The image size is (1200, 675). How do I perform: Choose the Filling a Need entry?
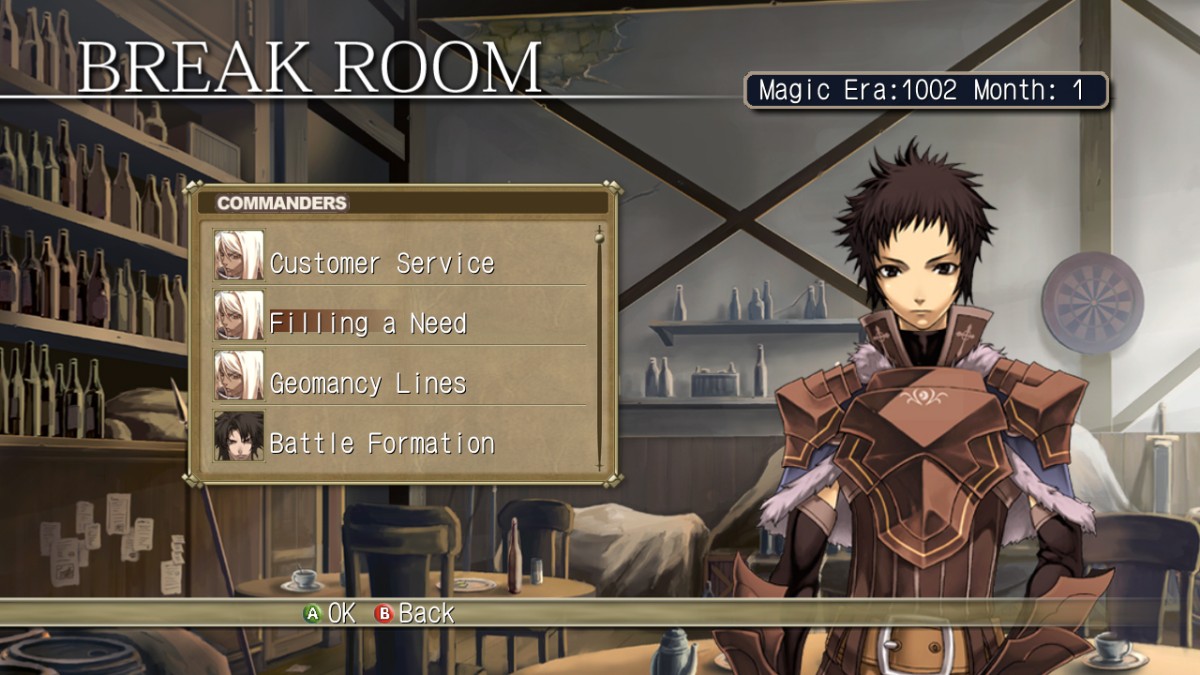click(x=368, y=323)
